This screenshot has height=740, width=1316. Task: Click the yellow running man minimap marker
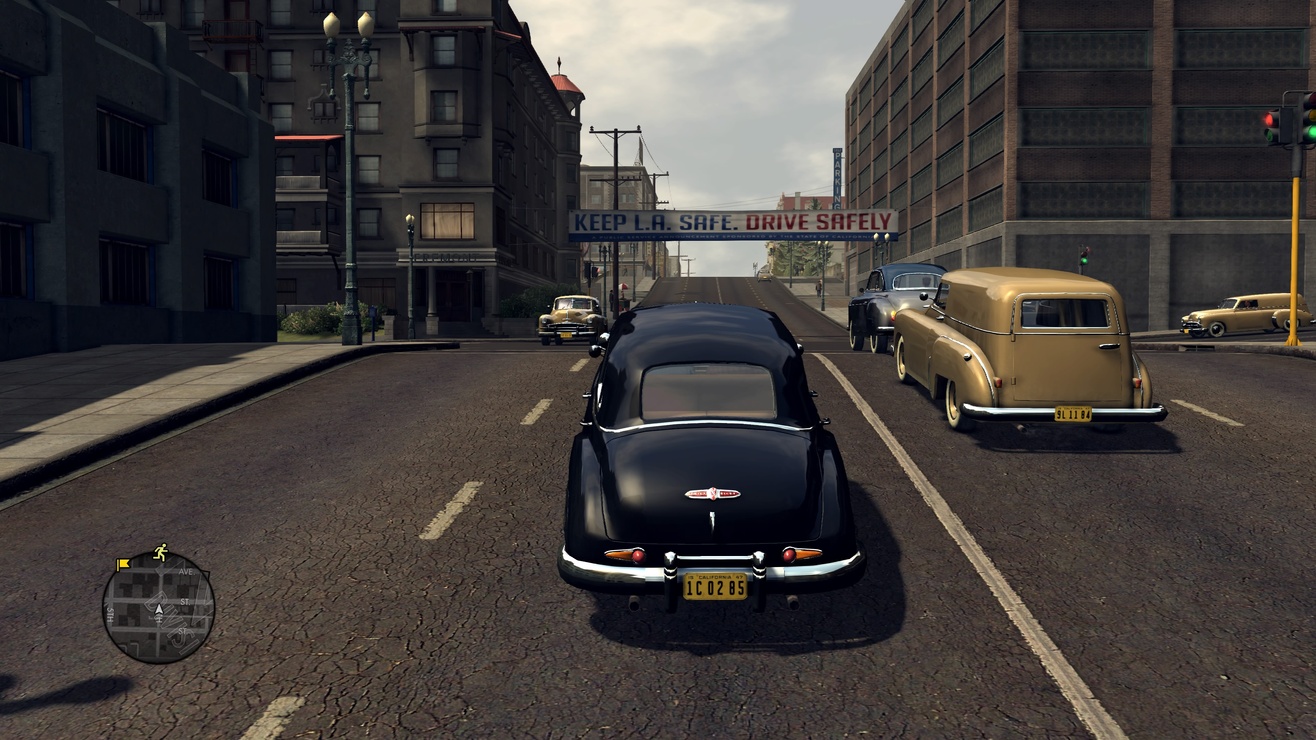pyautogui.click(x=160, y=551)
